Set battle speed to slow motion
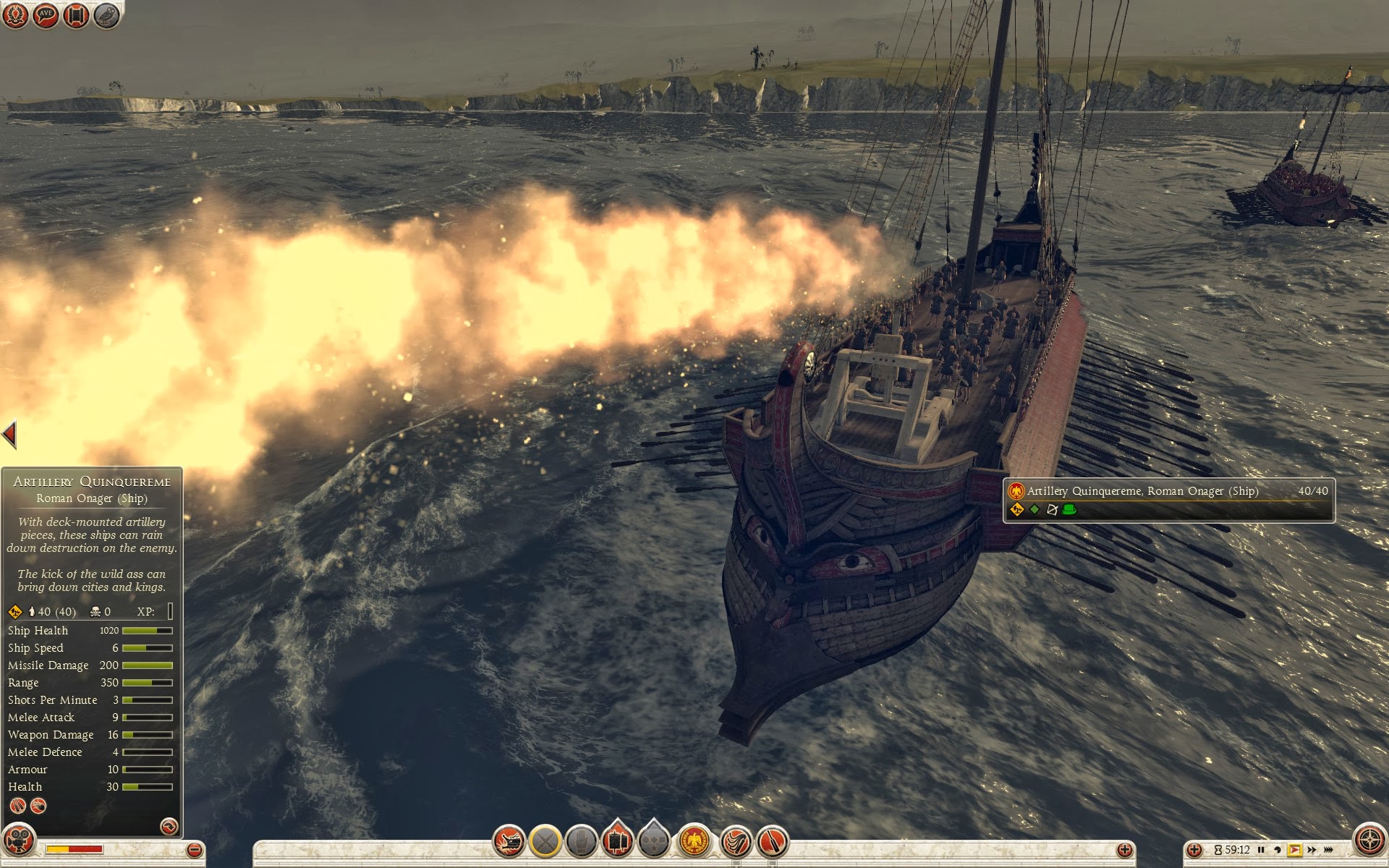Image resolution: width=1389 pixels, height=868 pixels. [x=1278, y=850]
